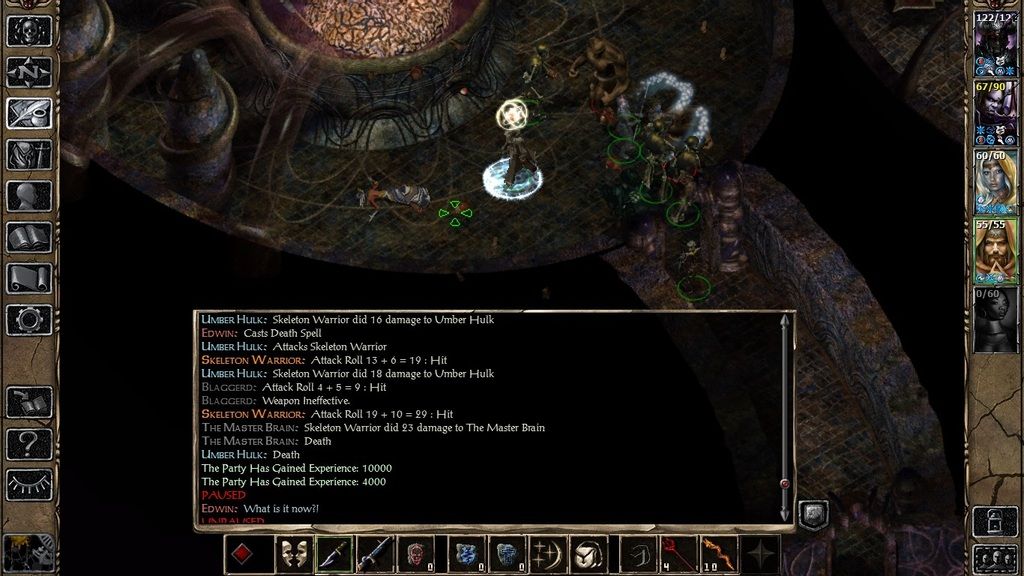1024x576 pixels.
Task: Open the inventory screen from the sidebar
Action: pyautogui.click(x=29, y=155)
